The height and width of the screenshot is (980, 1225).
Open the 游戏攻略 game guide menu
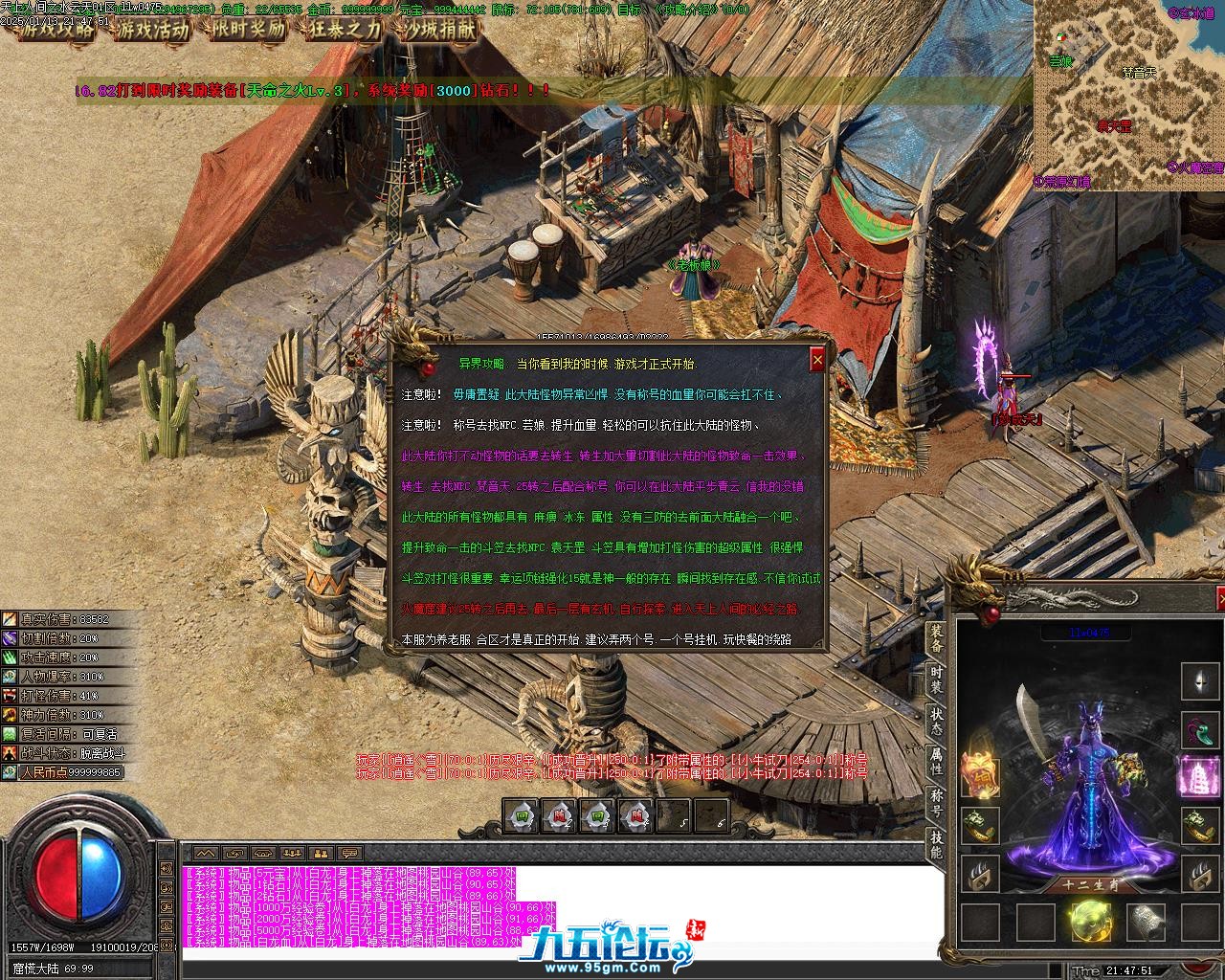58,30
